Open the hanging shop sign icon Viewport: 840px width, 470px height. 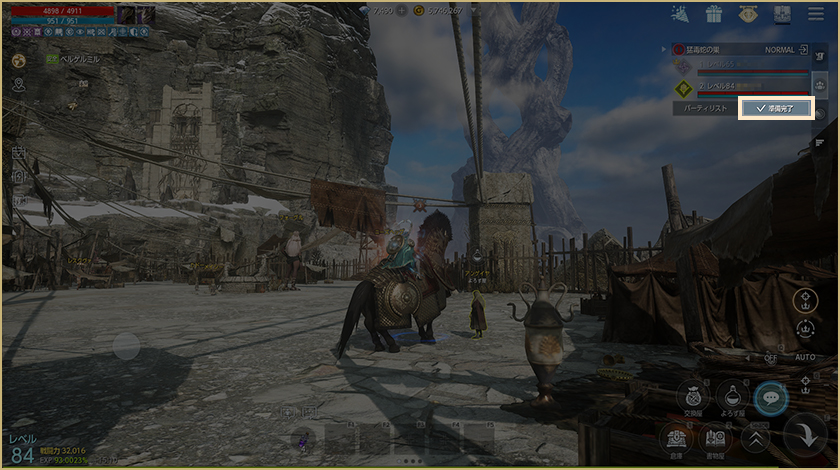[747, 14]
